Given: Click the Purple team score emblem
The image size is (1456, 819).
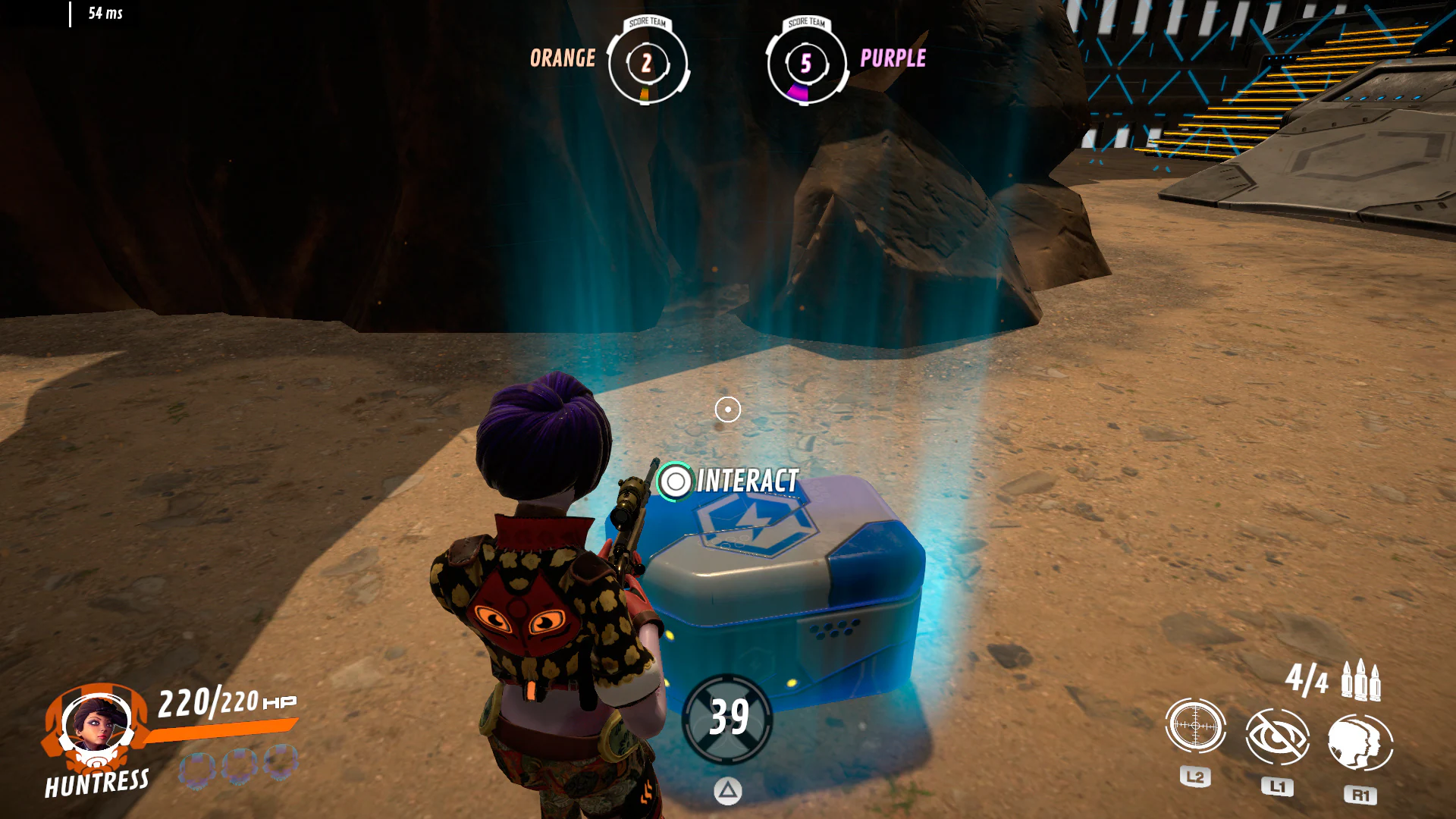Looking at the screenshot, I should 805,65.
